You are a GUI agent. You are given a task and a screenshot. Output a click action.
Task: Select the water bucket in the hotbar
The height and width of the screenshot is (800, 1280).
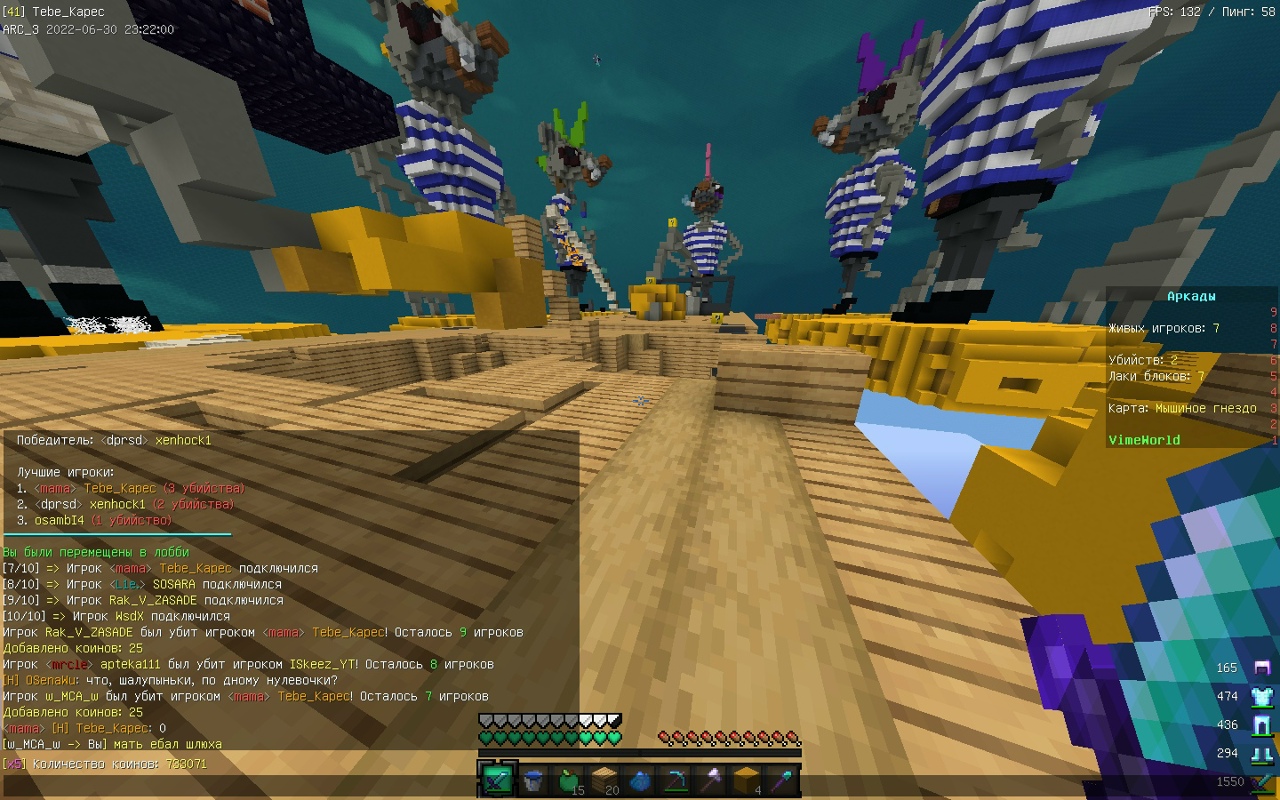coord(533,782)
